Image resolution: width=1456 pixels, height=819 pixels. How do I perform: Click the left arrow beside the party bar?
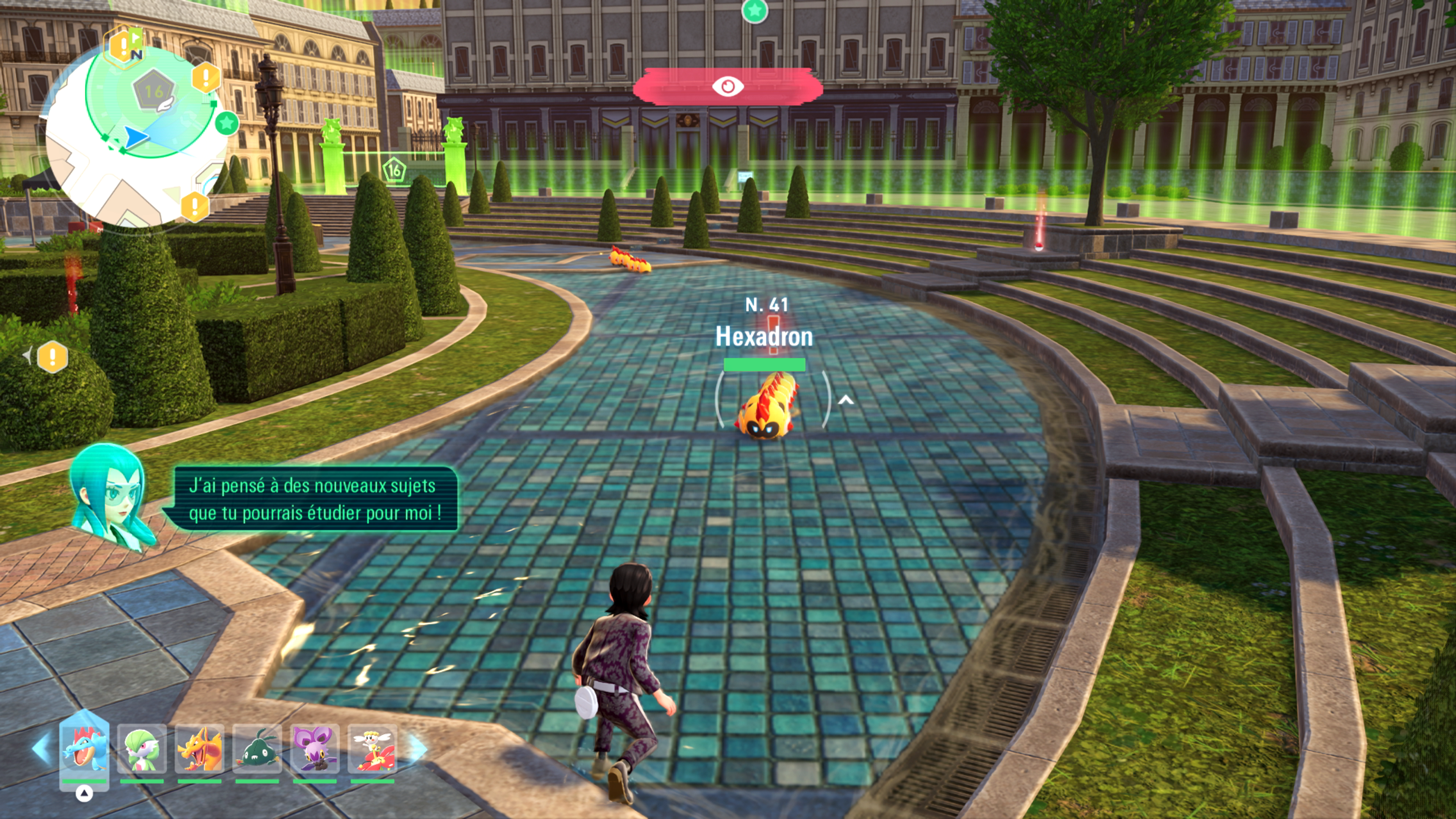coord(41,748)
